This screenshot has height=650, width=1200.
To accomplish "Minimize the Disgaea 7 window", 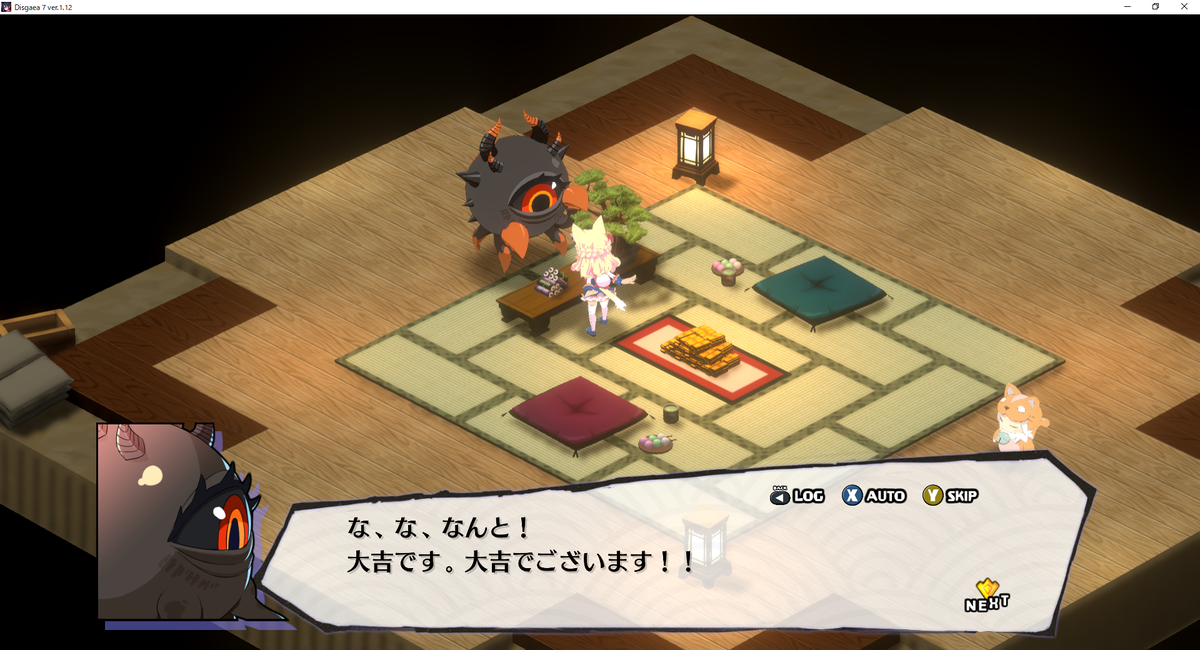I will point(1127,7).
